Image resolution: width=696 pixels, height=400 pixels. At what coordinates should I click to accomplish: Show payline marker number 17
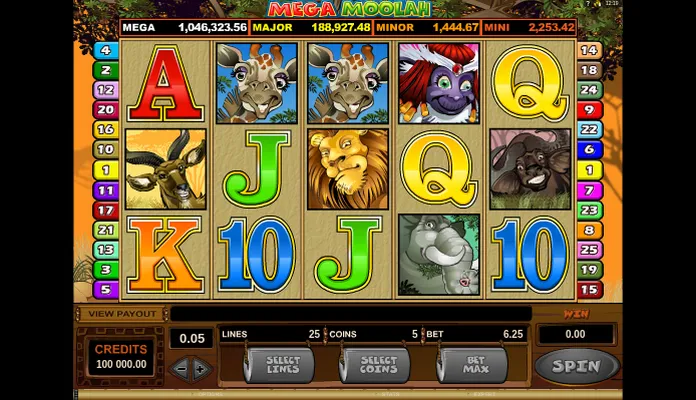pos(105,210)
